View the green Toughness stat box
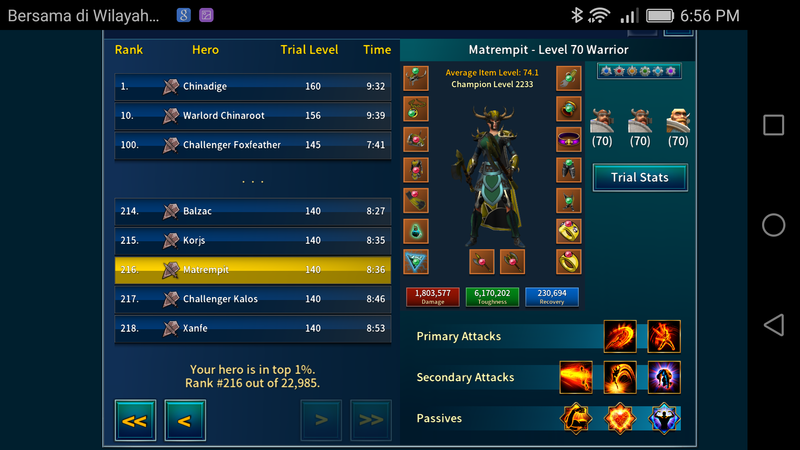 [x=492, y=296]
